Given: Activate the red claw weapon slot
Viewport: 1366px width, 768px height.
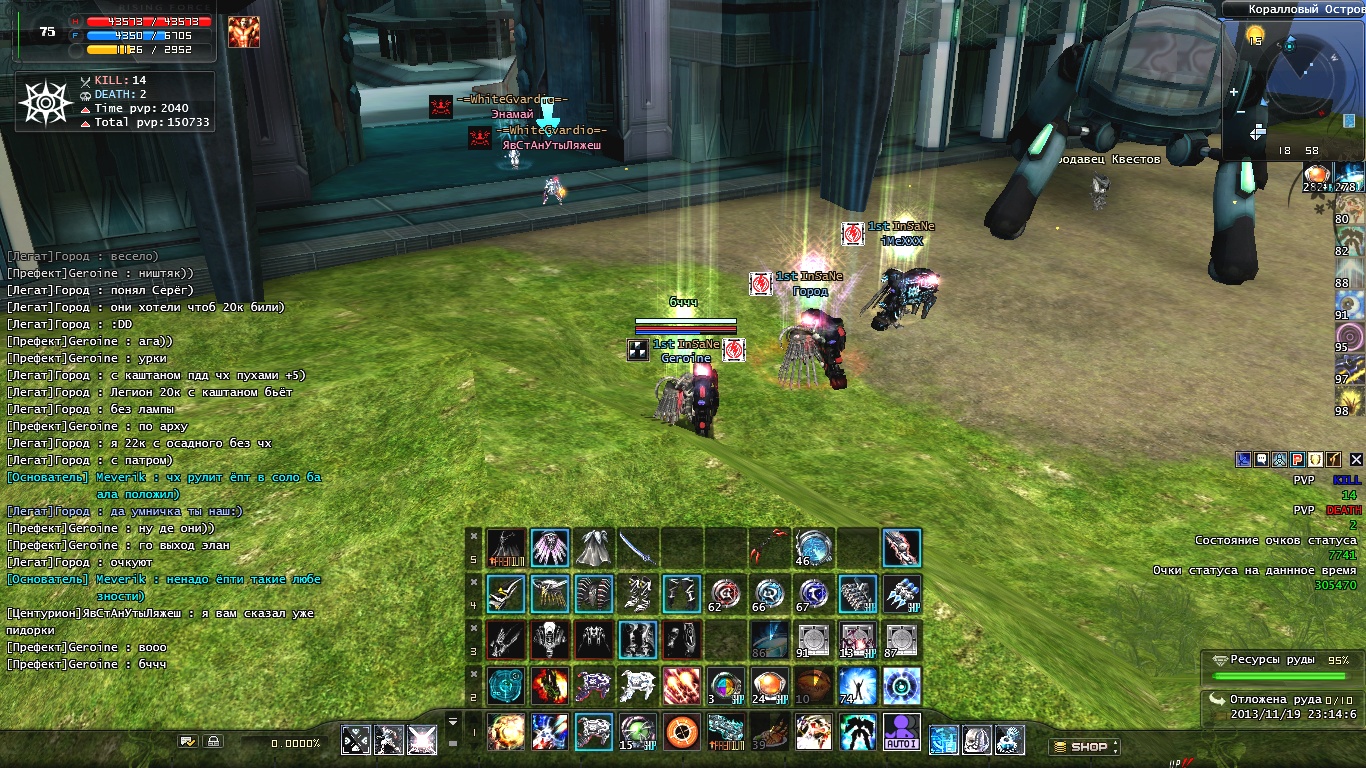Looking at the screenshot, I should 770,548.
